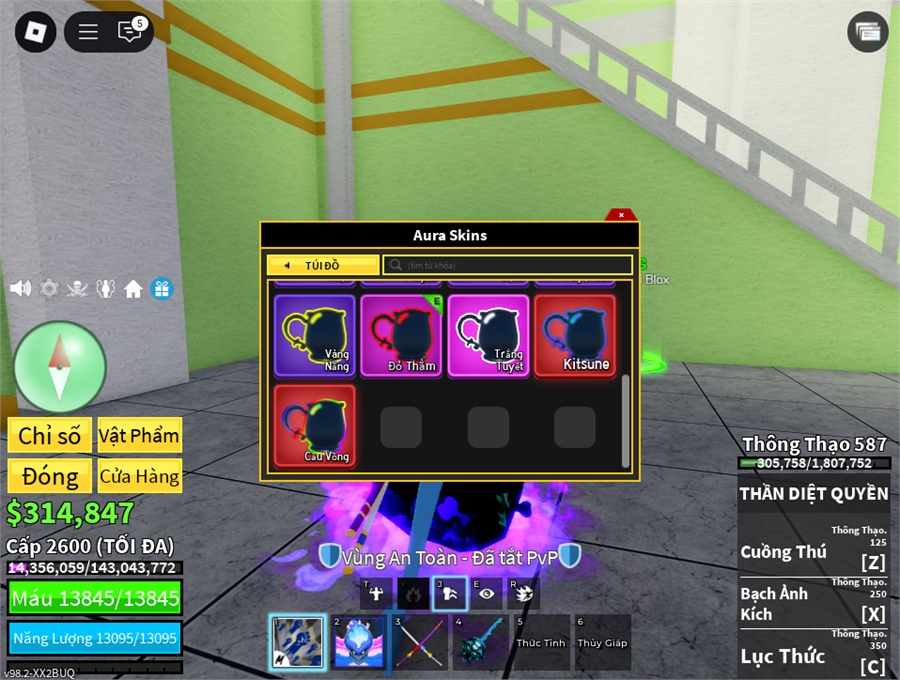
Task: Open the Cửa Hàng shop
Action: [139, 476]
